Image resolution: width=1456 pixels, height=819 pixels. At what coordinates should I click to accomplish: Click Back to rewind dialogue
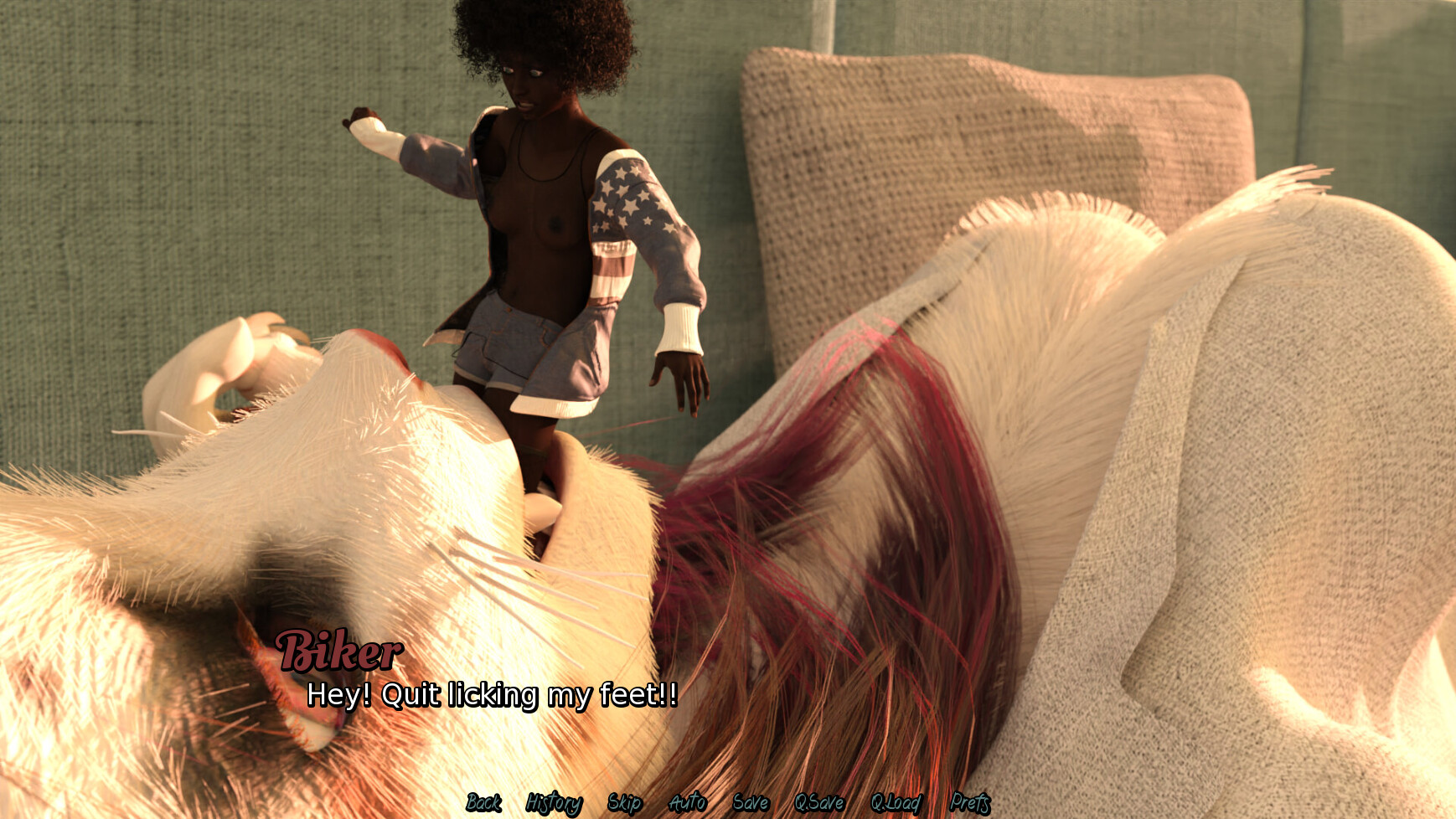[483, 802]
